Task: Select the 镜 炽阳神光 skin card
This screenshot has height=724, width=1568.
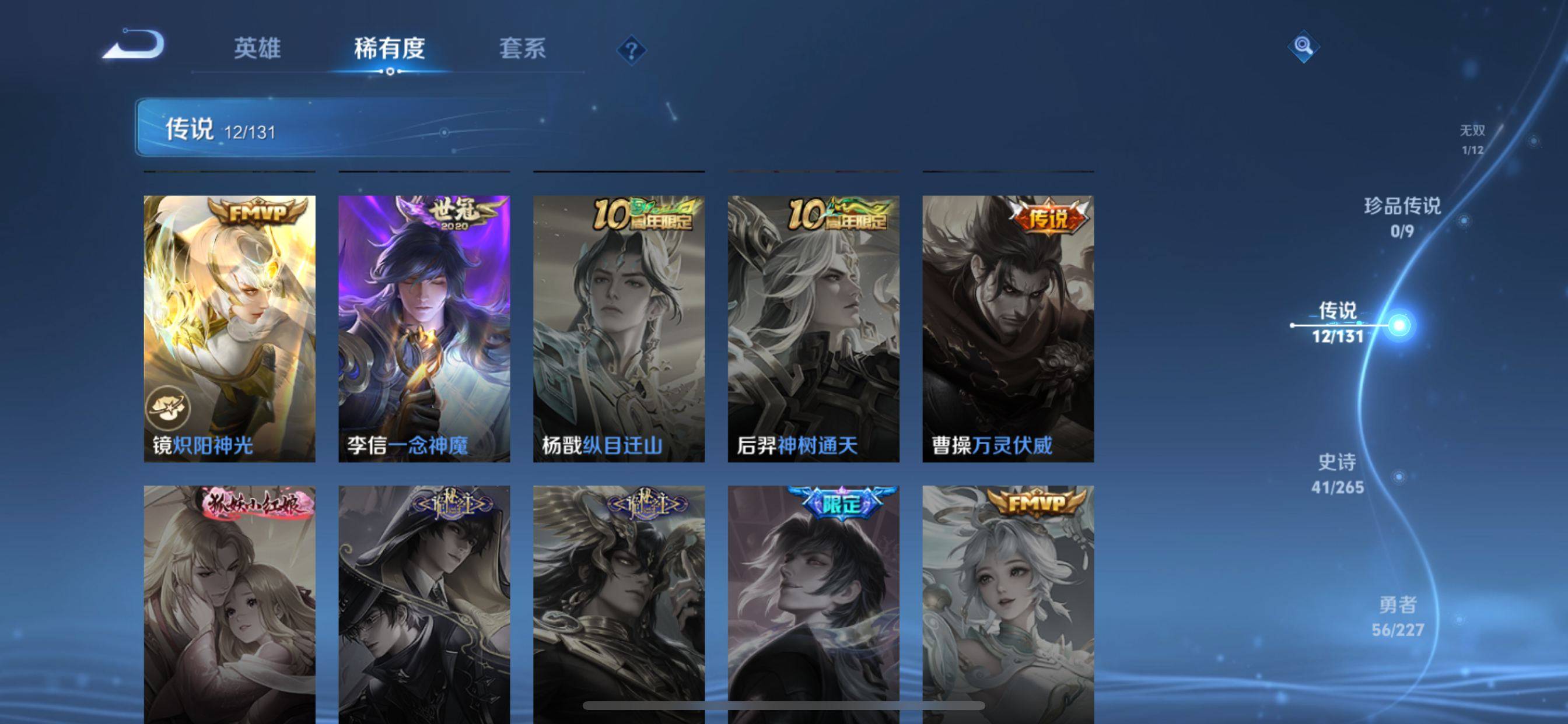Action: pyautogui.click(x=229, y=329)
